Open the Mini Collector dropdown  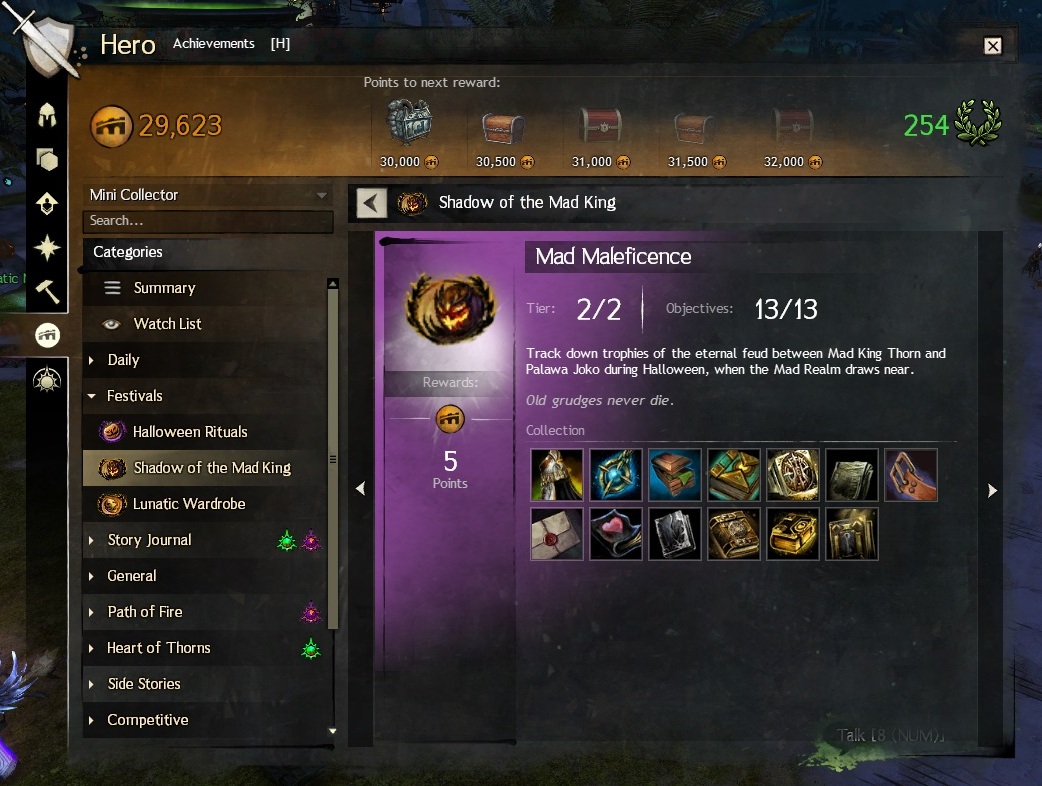(x=209, y=195)
